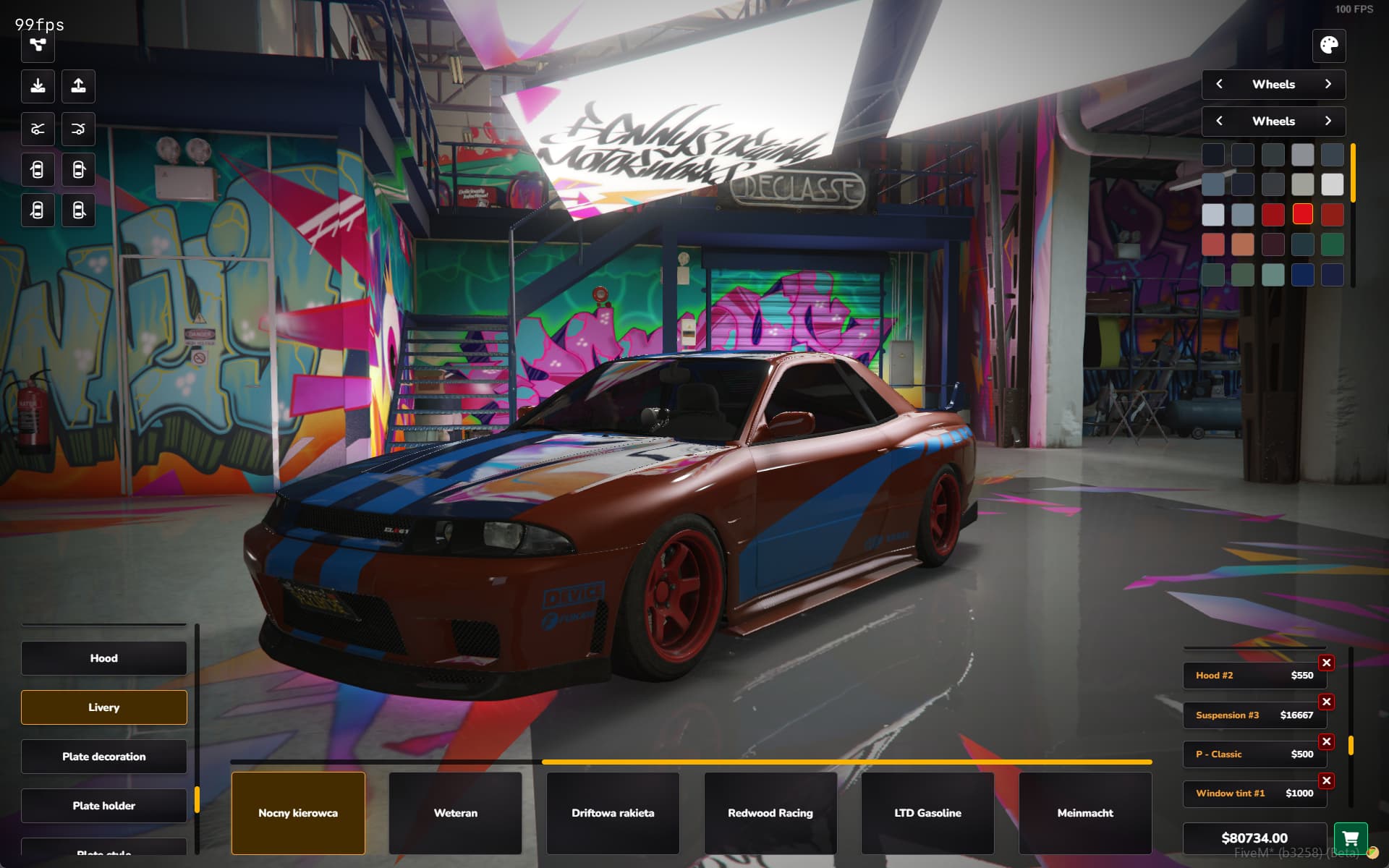Select the LTD Gasoline livery
This screenshot has height=868, width=1389.
[x=927, y=813]
